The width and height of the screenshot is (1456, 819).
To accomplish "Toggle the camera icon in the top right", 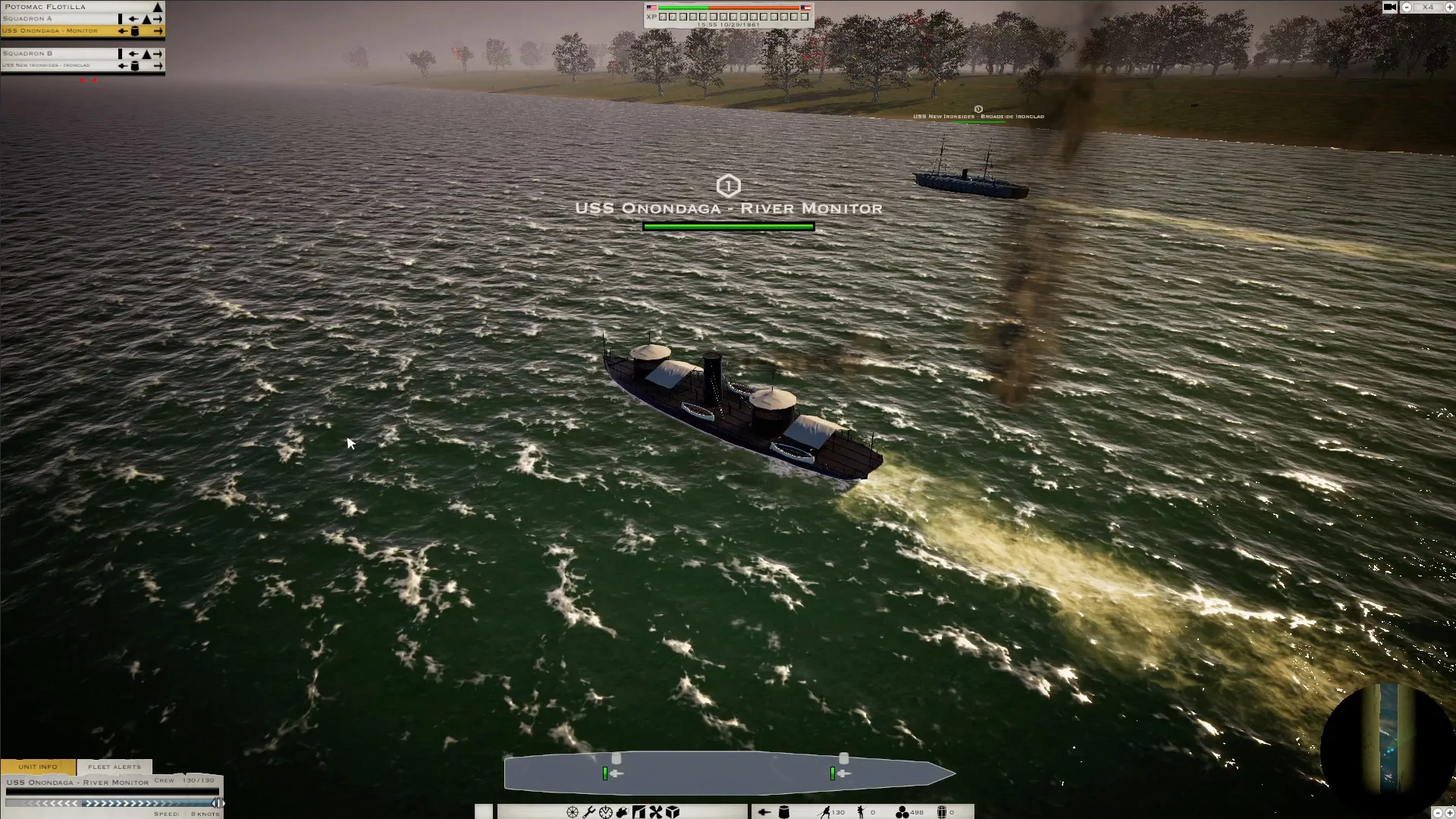I will [1389, 8].
